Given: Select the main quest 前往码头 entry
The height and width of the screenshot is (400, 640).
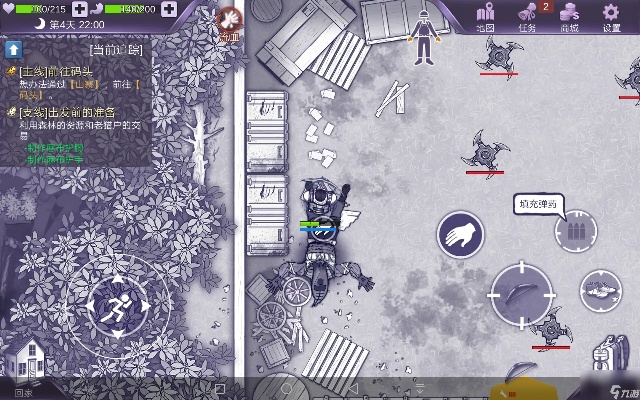Looking at the screenshot, I should (x=60, y=70).
